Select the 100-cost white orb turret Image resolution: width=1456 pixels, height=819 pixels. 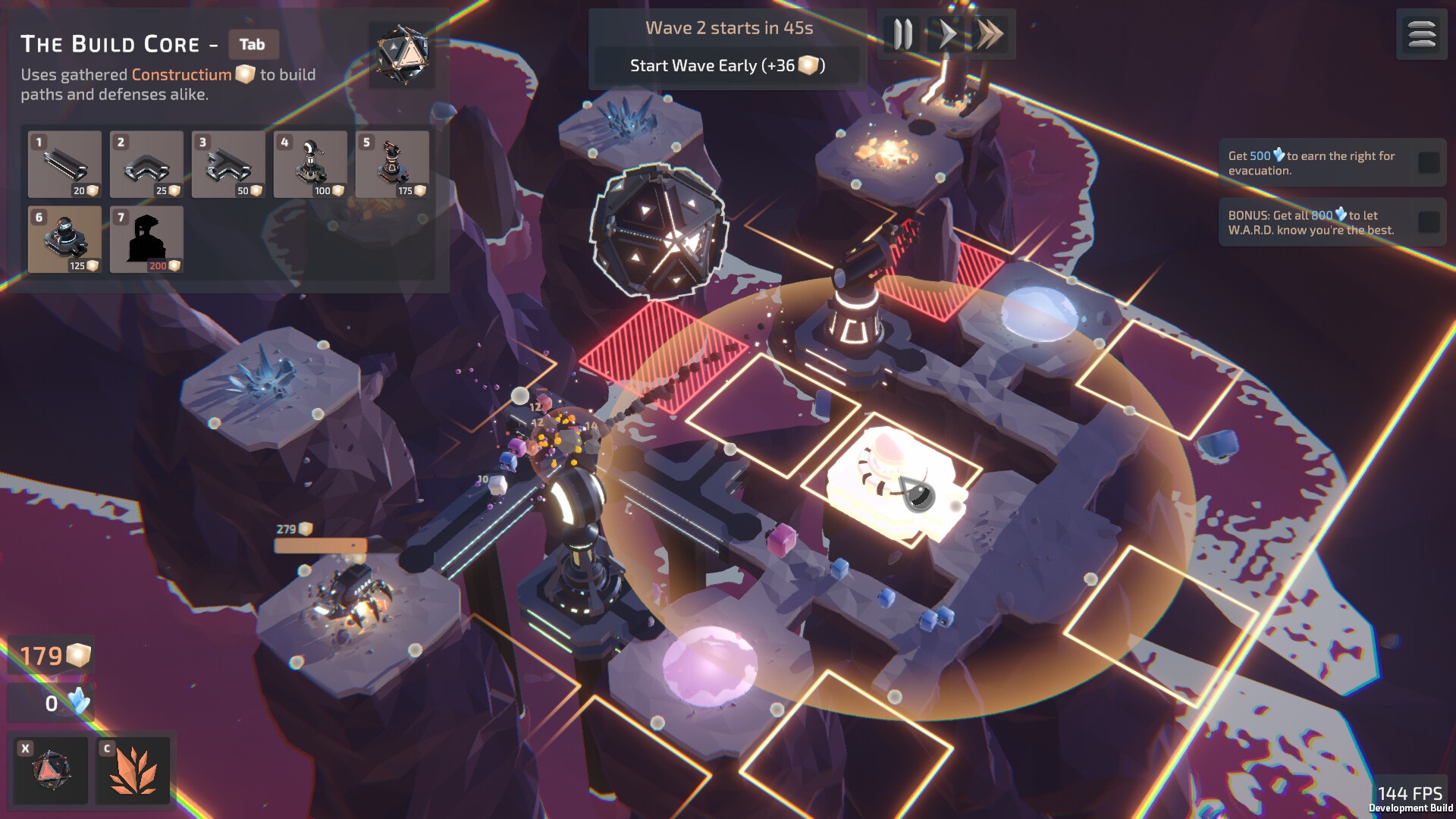[x=310, y=164]
